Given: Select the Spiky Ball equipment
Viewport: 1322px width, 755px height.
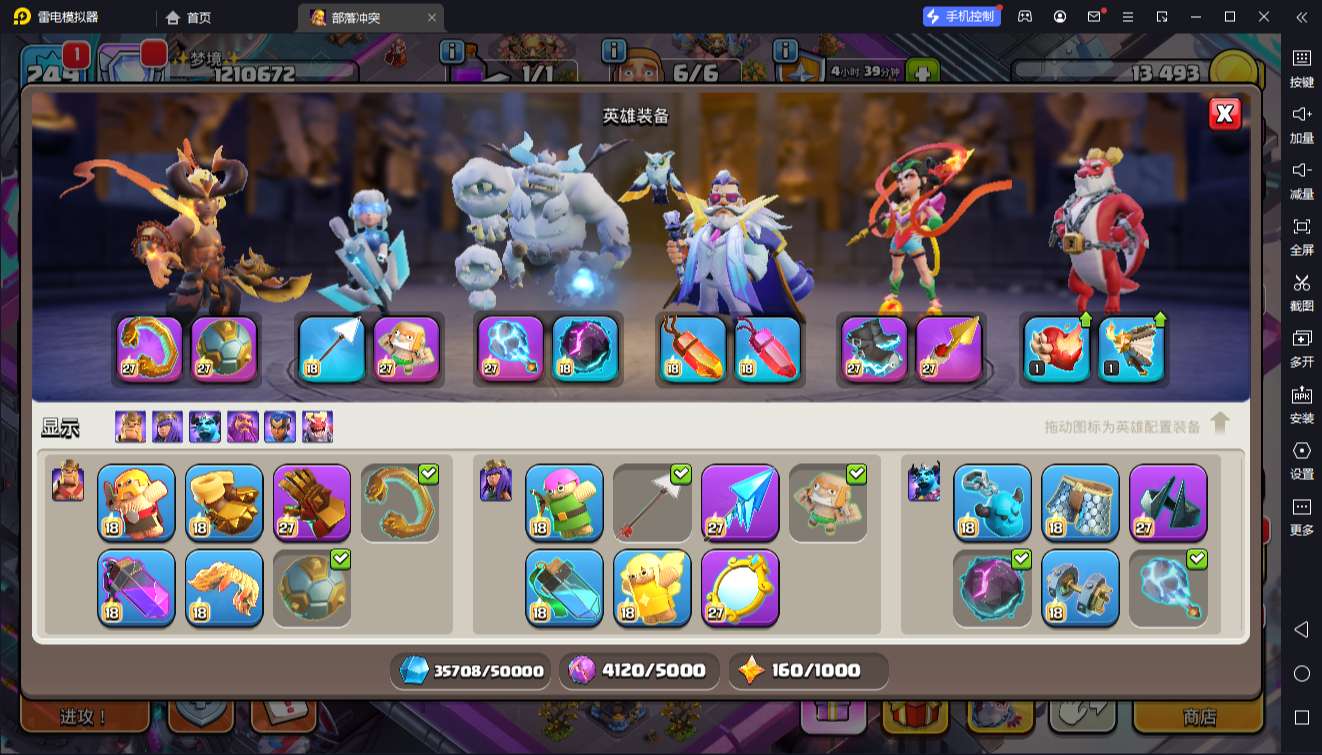Looking at the screenshot, I should [x=312, y=587].
